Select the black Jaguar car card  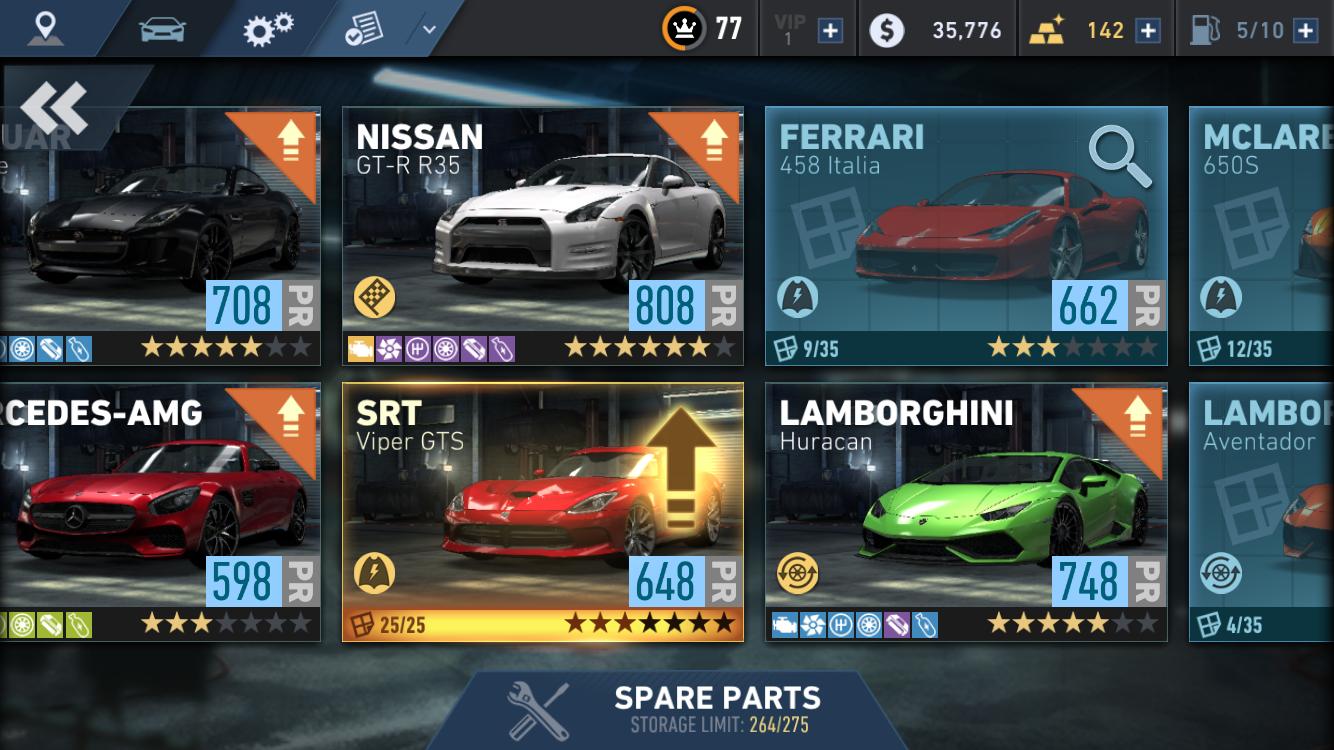coord(160,235)
